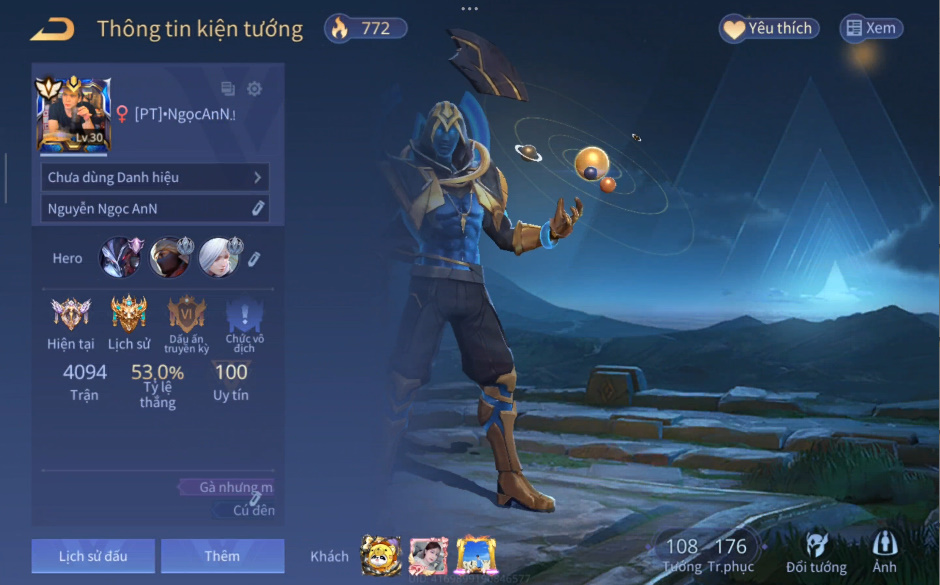Open the profile settings gear icon
Image resolution: width=940 pixels, height=585 pixels.
point(254,89)
